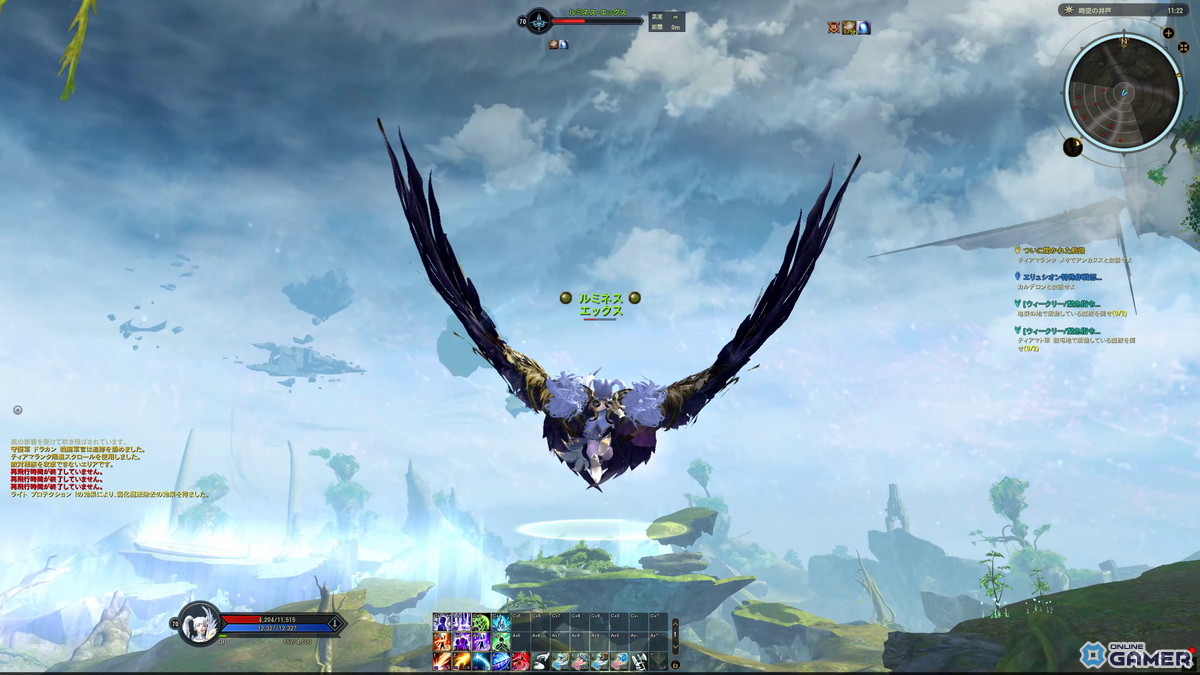Open the circular minimap
This screenshot has height=675, width=1200.
point(1124,91)
